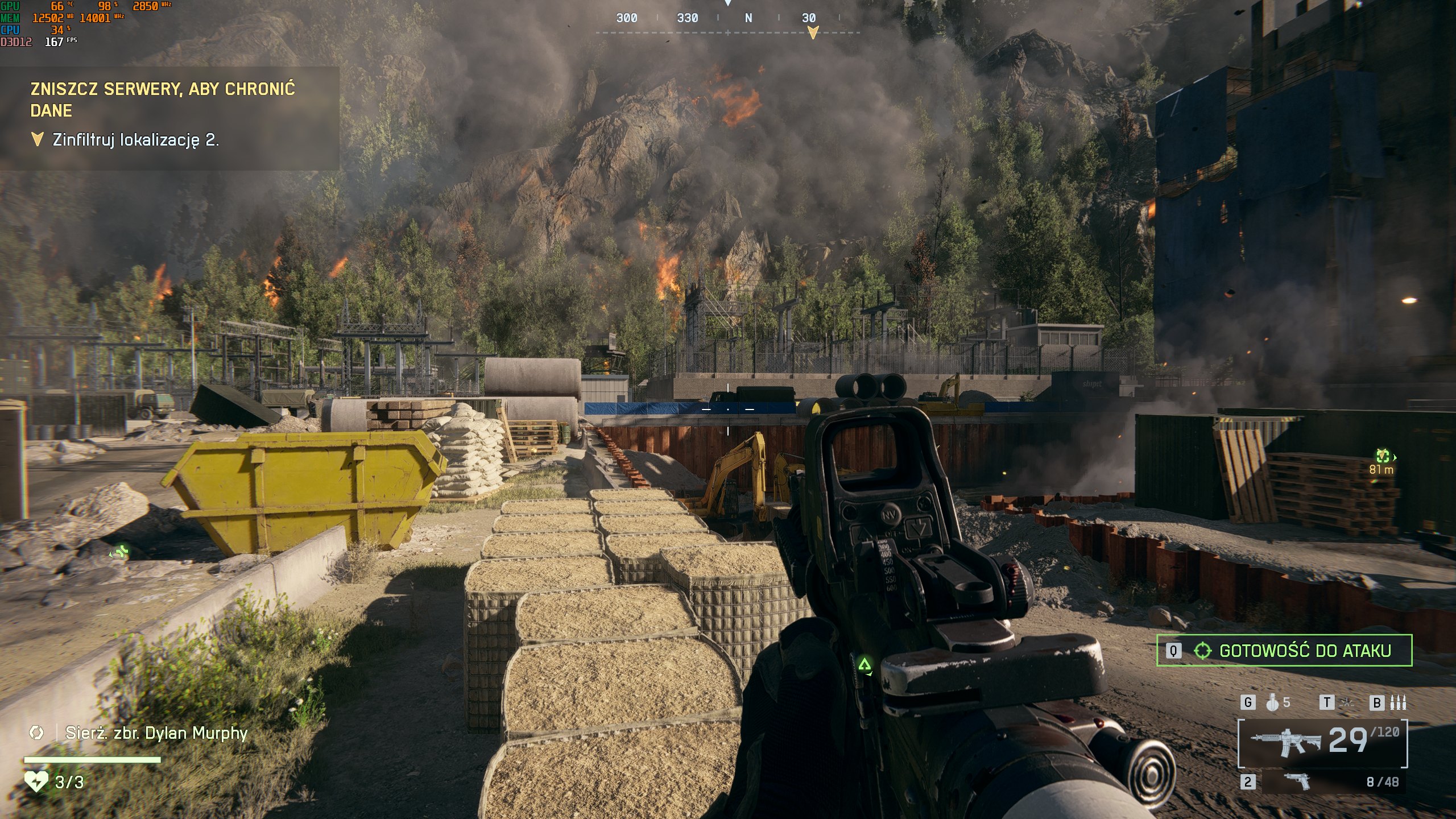
Task: Activate the Gotowość do ataku squad command
Action: pos(1284,651)
